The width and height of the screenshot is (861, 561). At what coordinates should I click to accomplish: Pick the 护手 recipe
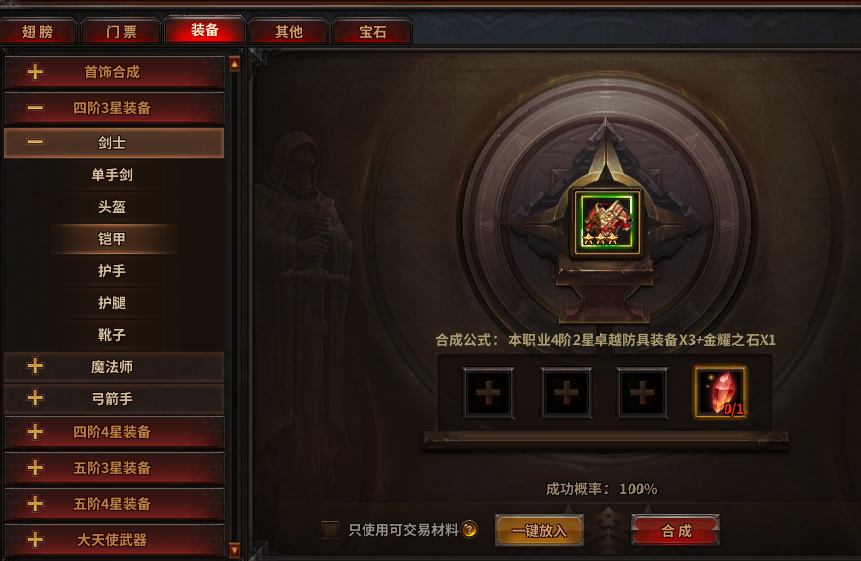[x=112, y=271]
